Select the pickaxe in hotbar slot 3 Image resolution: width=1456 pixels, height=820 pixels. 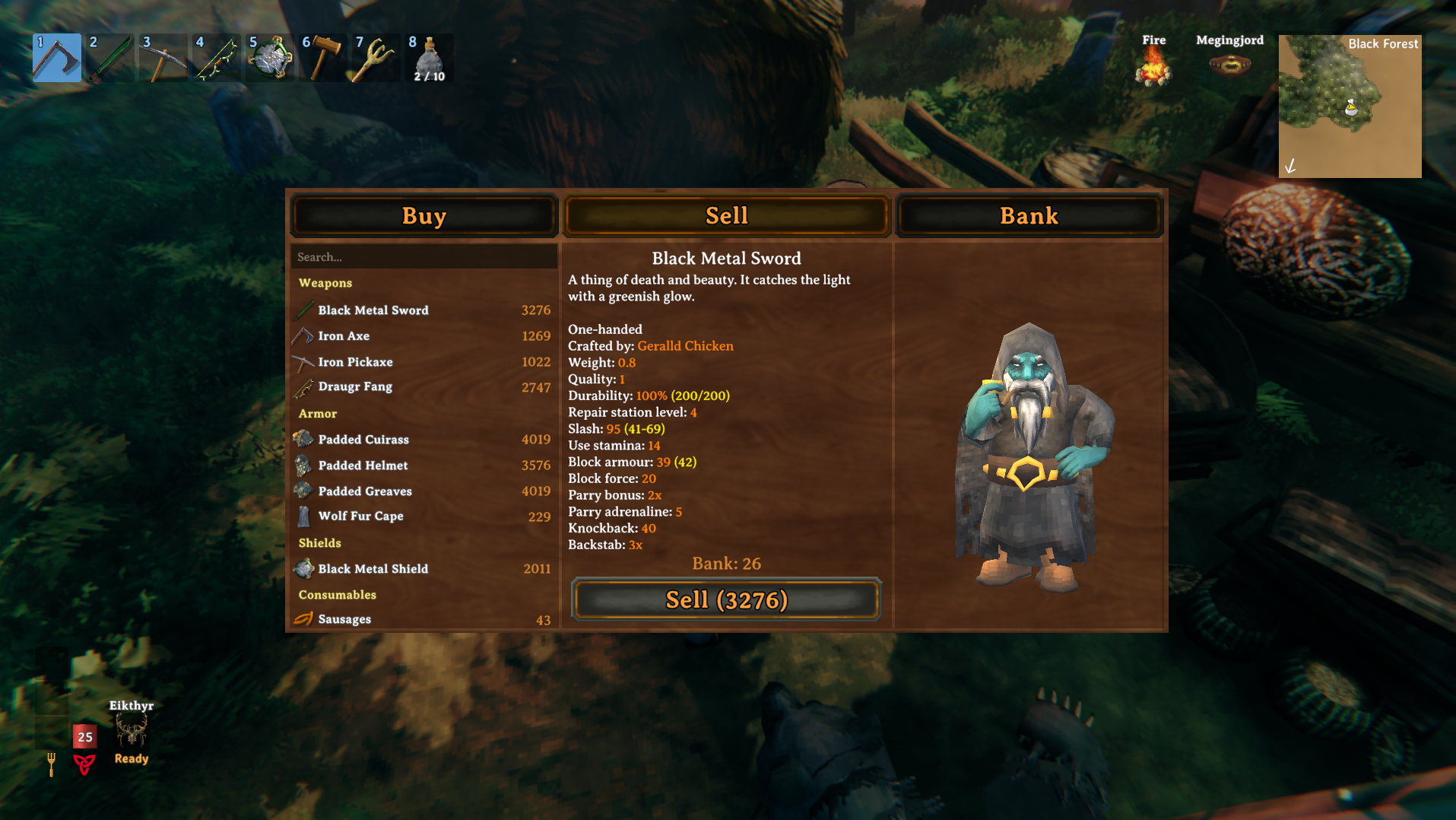pyautogui.click(x=163, y=58)
